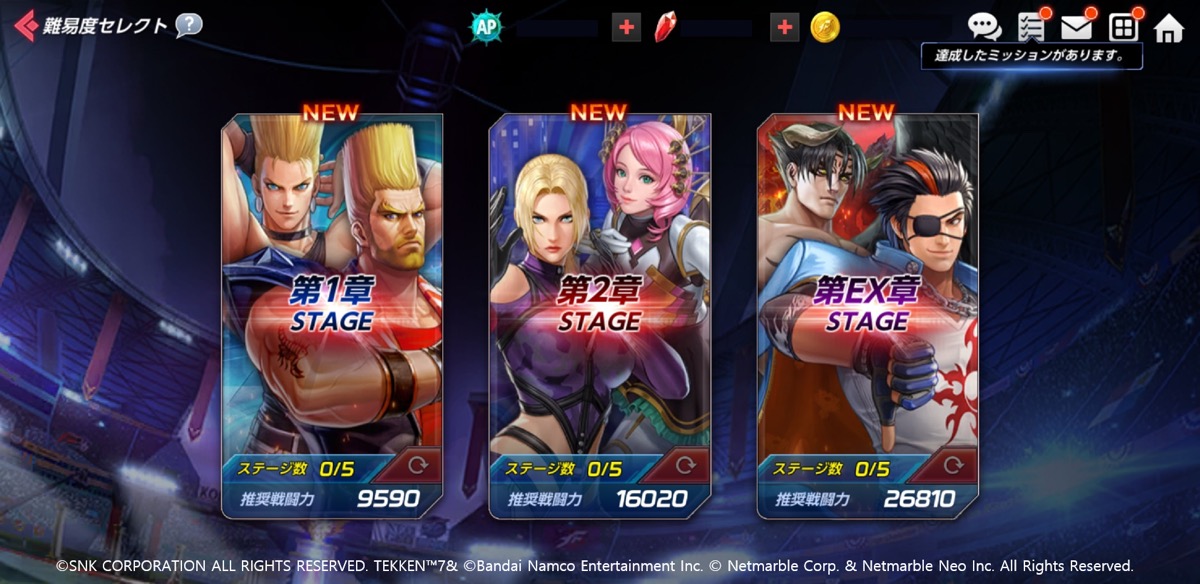Tap the red ruby currency icon
Viewport: 1200px width, 584px height.
coord(666,27)
